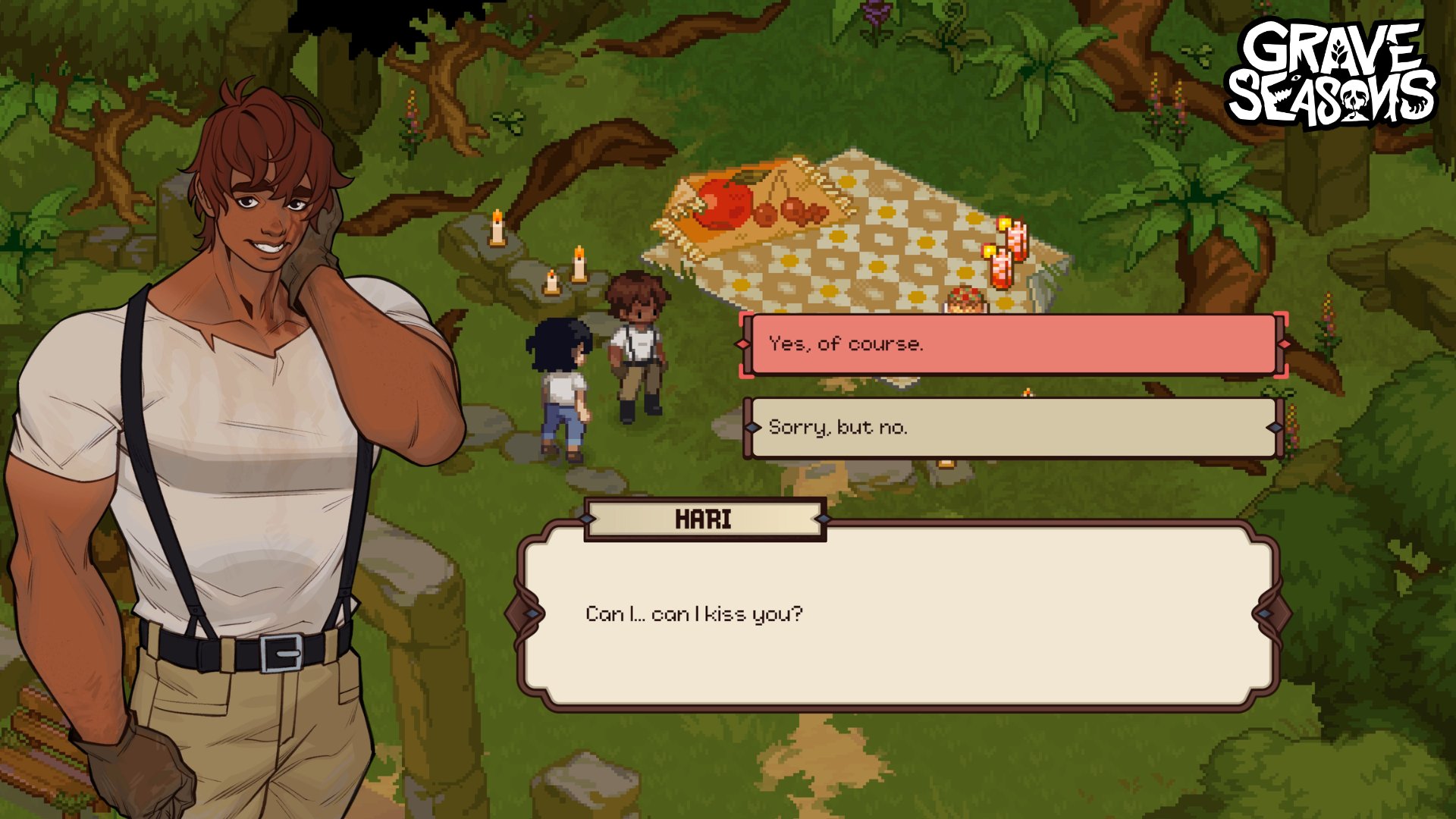Choose the "Yes, of course." reply
Image resolution: width=1456 pixels, height=819 pixels.
1012,344
